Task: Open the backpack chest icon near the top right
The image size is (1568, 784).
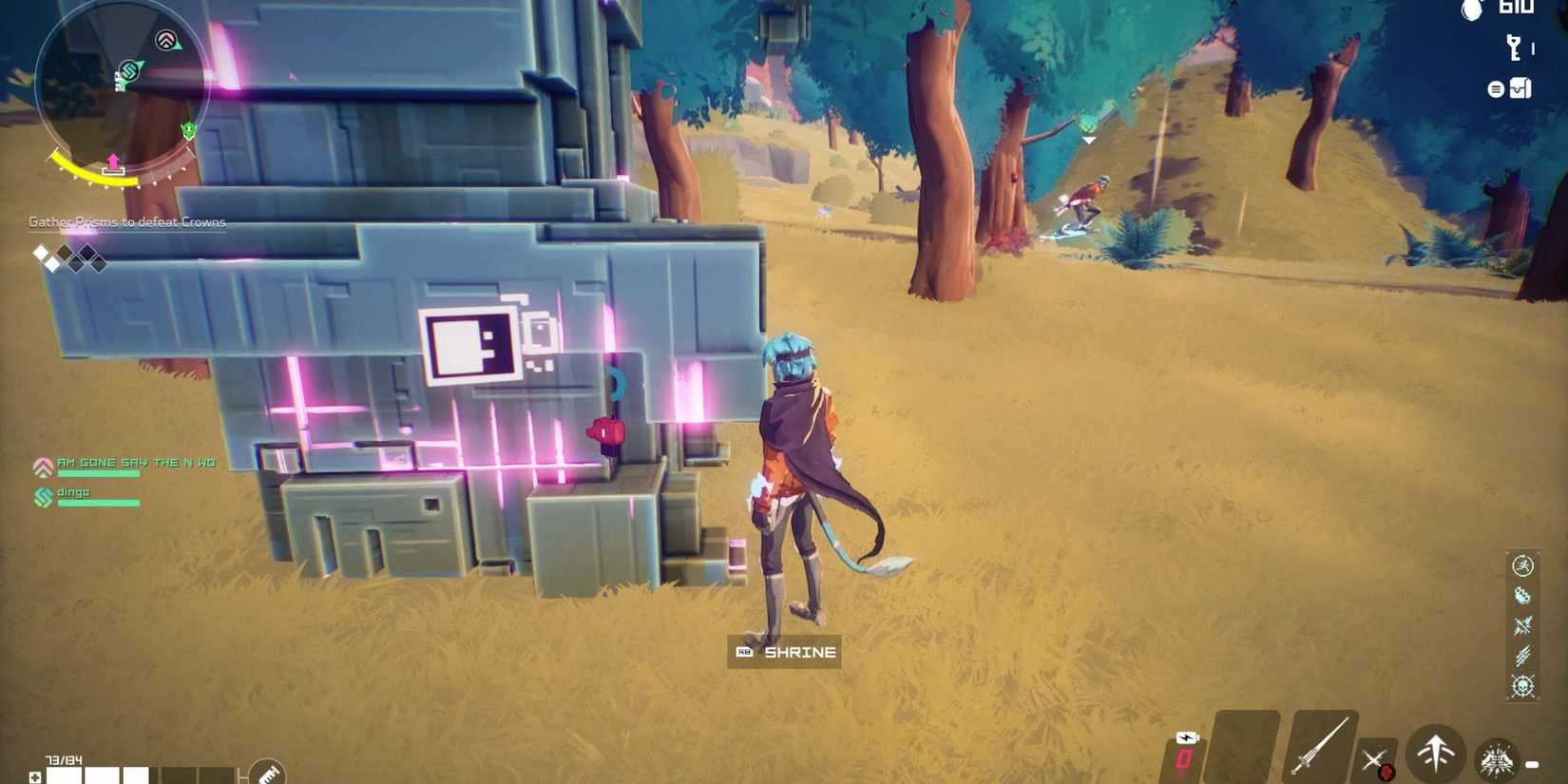Action: click(x=1520, y=88)
